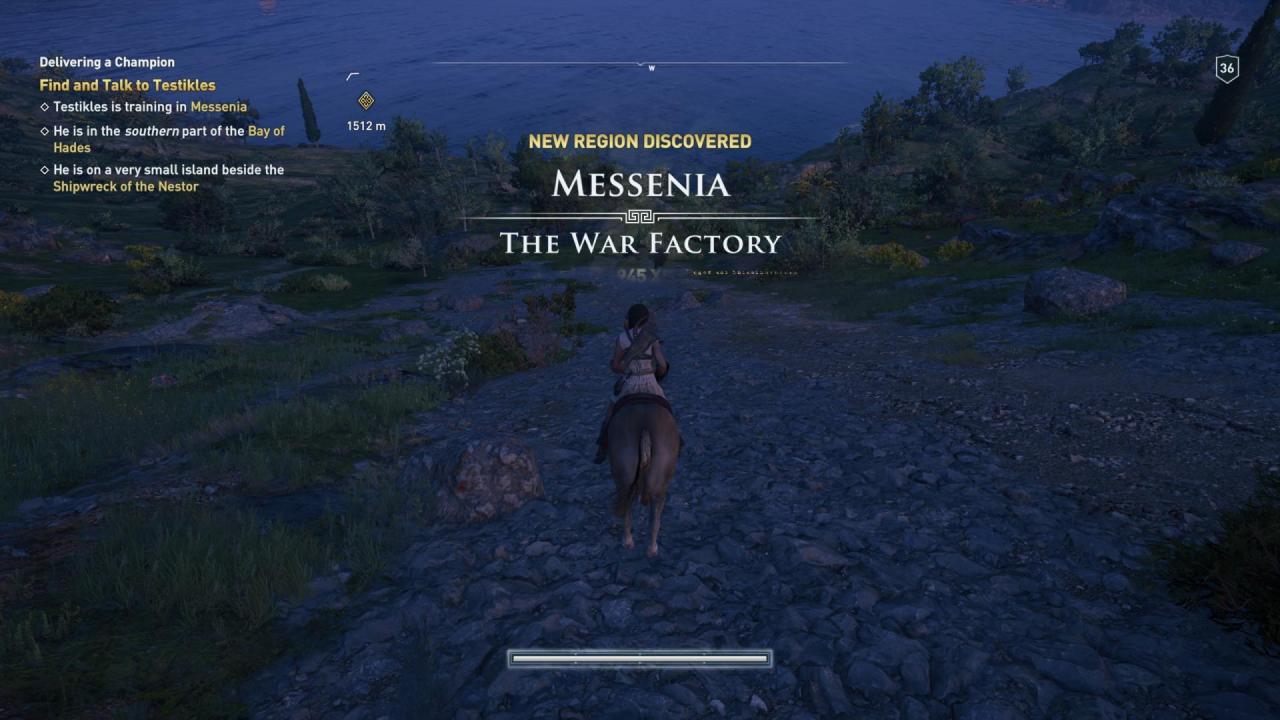Click the meander ornament under the Messenia title
Viewport: 1280px width, 720px height.
(641, 214)
